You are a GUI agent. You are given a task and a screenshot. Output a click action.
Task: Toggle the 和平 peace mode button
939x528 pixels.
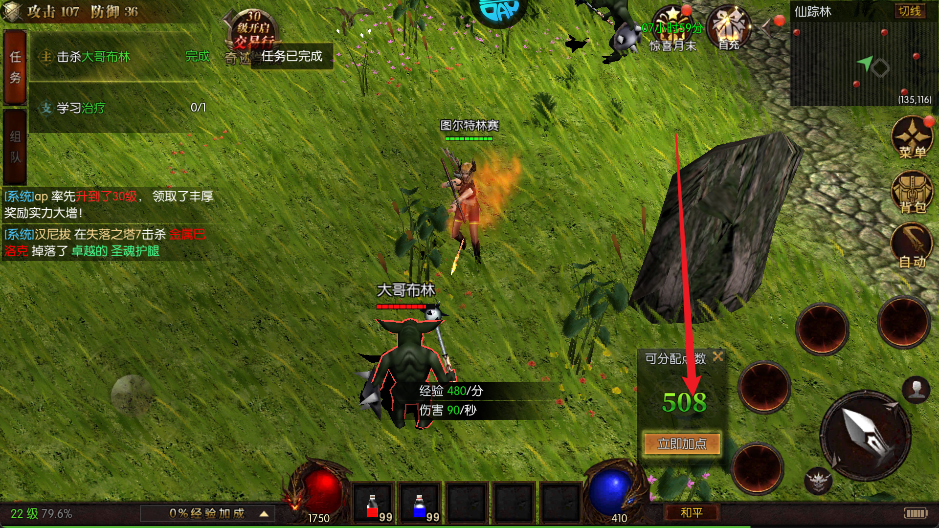click(x=691, y=512)
